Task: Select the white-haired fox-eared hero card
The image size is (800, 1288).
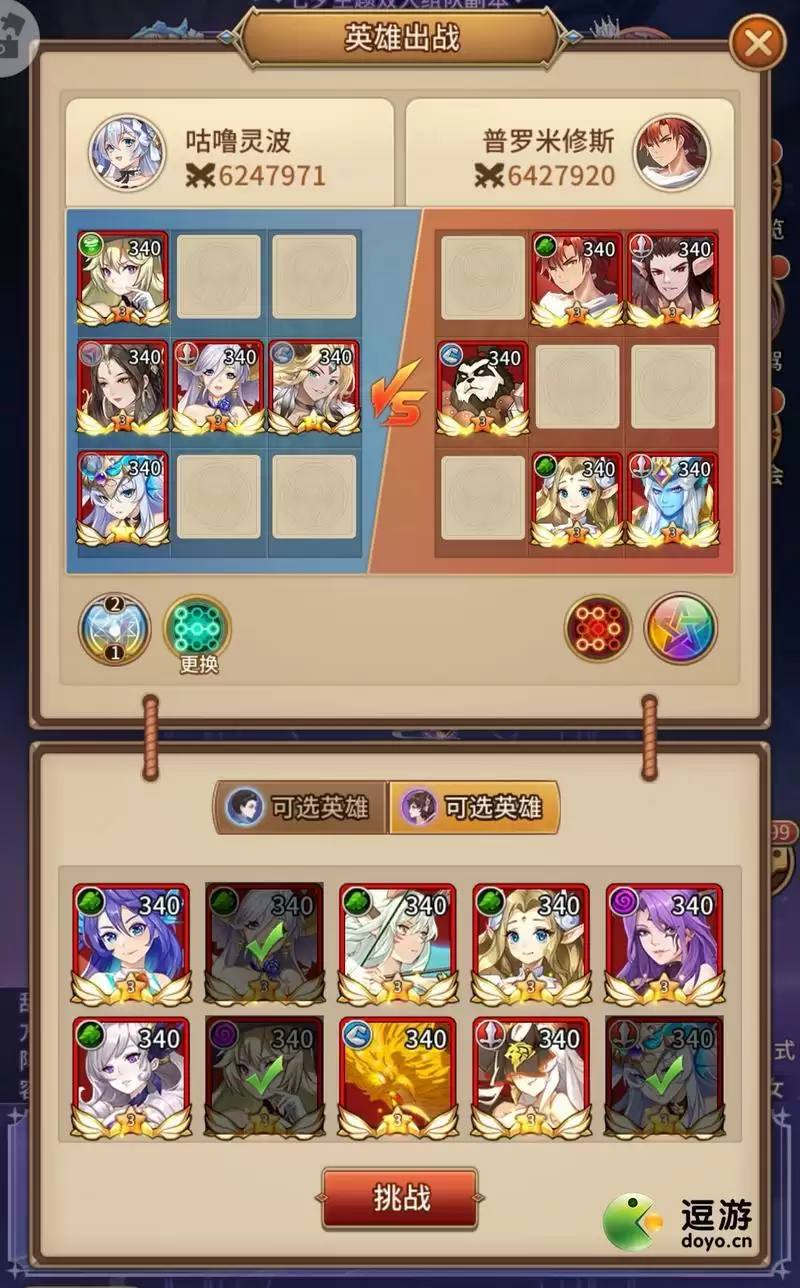Action: (397, 943)
